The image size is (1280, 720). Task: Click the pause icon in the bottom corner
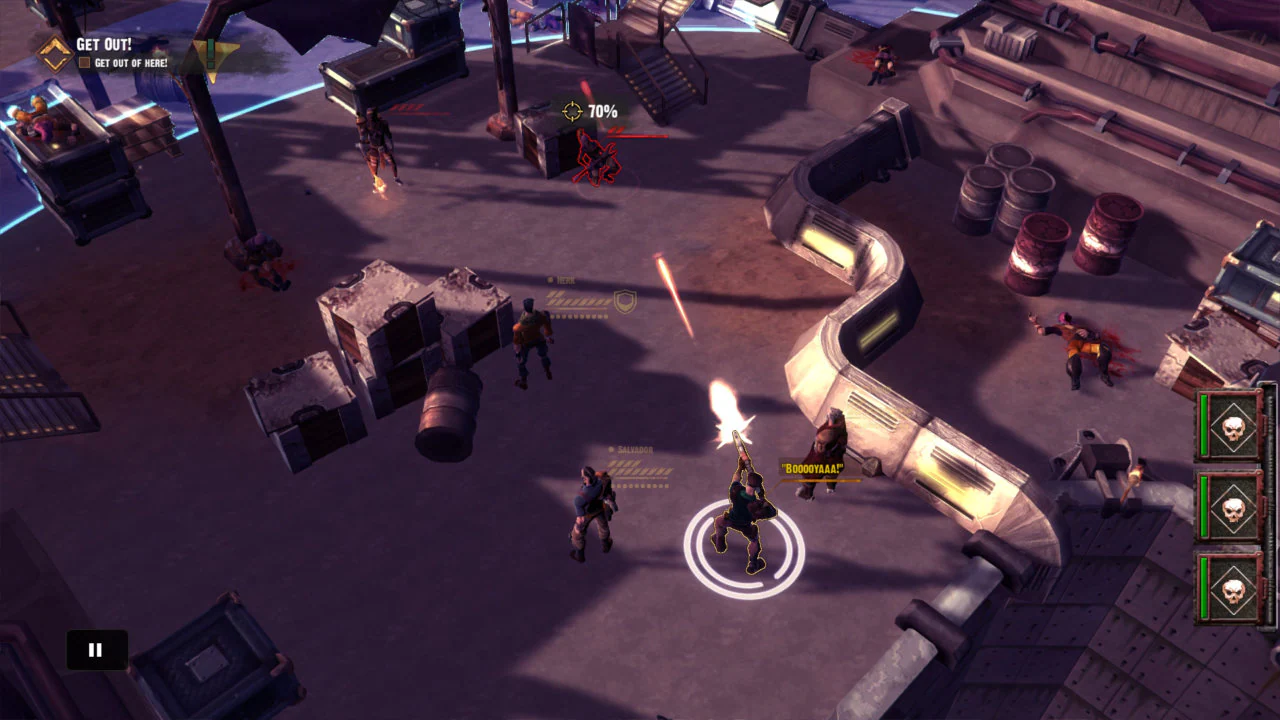[95, 649]
